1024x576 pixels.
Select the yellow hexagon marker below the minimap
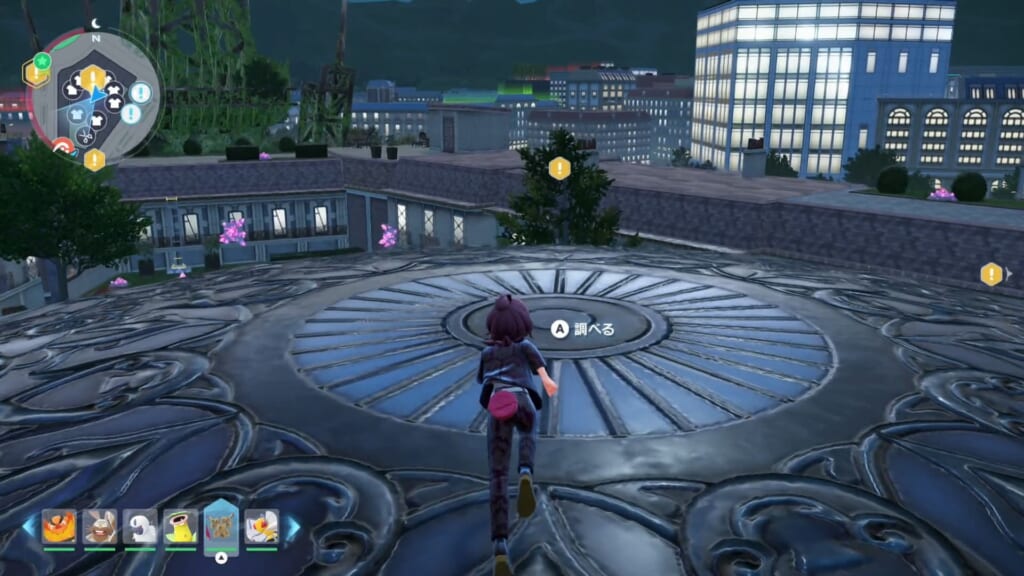point(94,159)
